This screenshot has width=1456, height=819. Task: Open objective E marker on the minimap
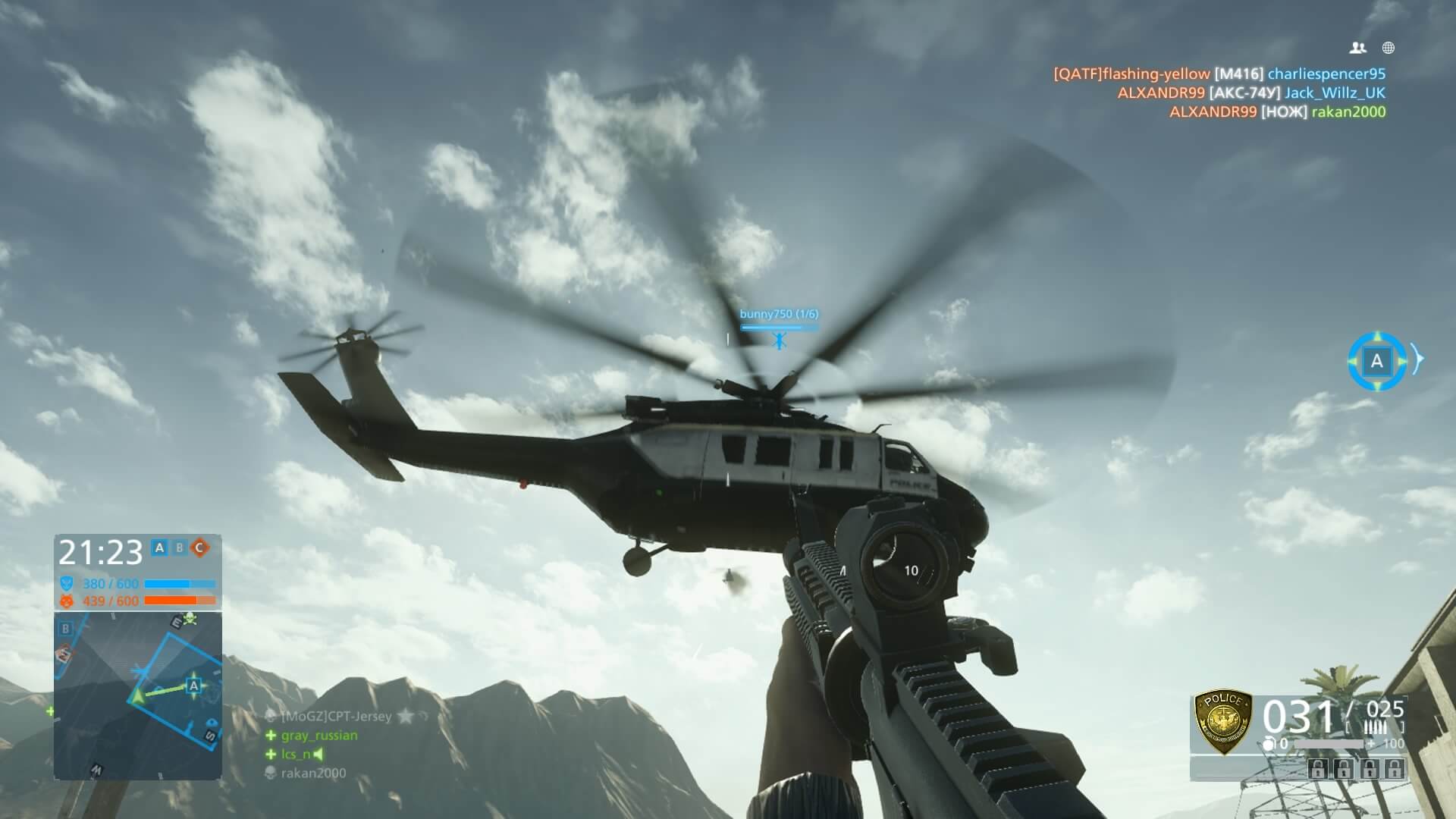(x=176, y=622)
